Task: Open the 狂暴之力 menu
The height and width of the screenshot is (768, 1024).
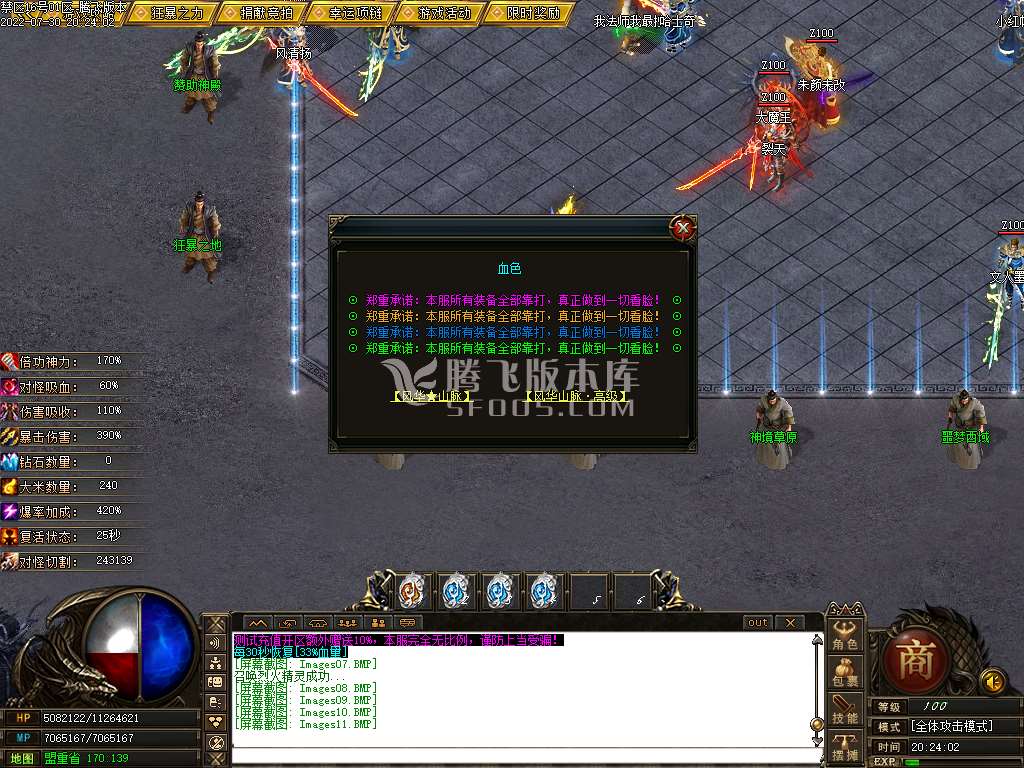Action: tap(177, 13)
